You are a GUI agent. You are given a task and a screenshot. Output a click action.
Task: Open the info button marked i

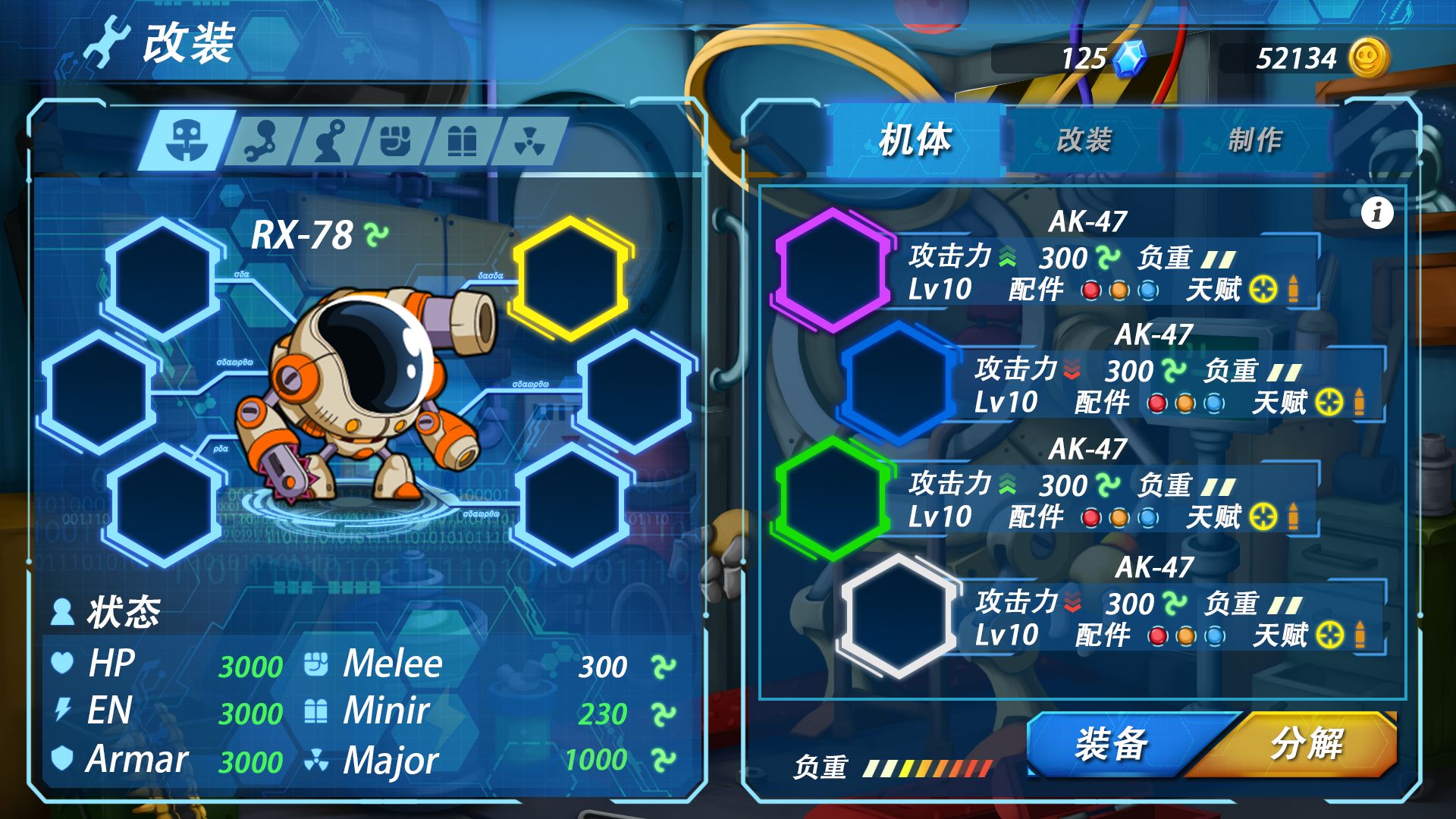tap(1377, 213)
